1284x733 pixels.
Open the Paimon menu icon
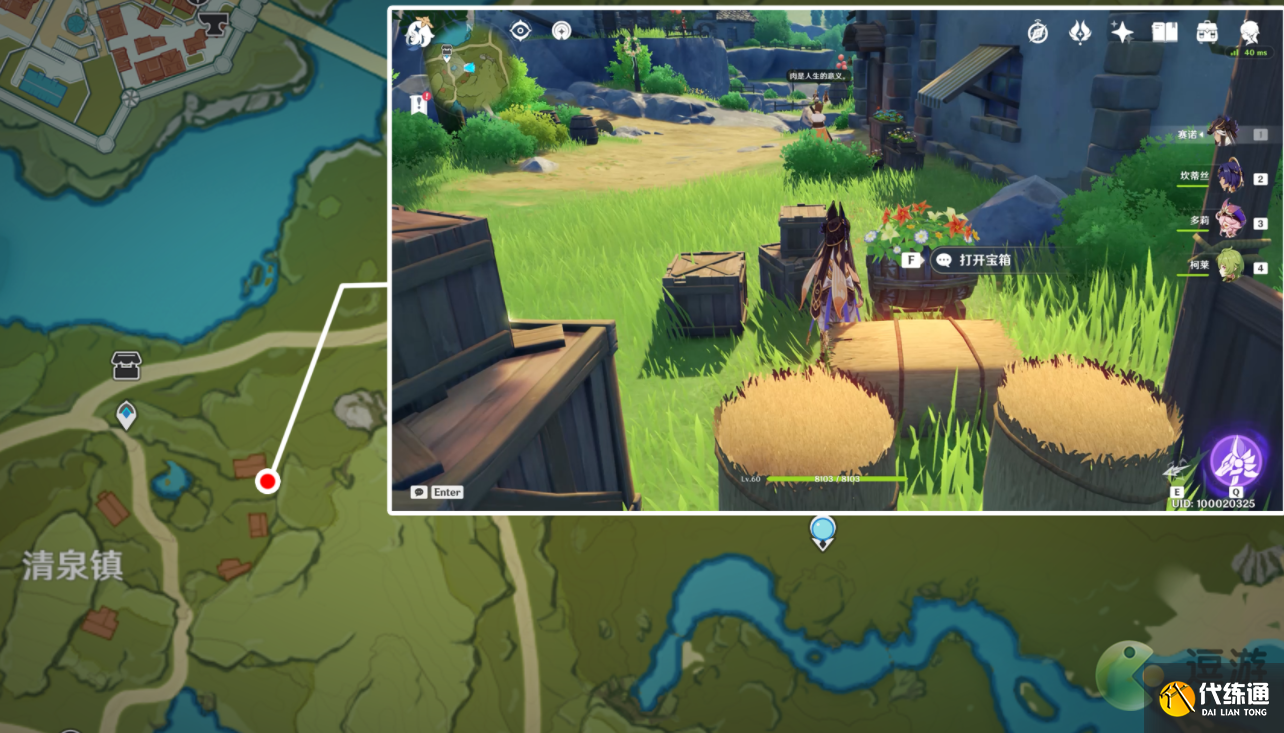point(418,32)
